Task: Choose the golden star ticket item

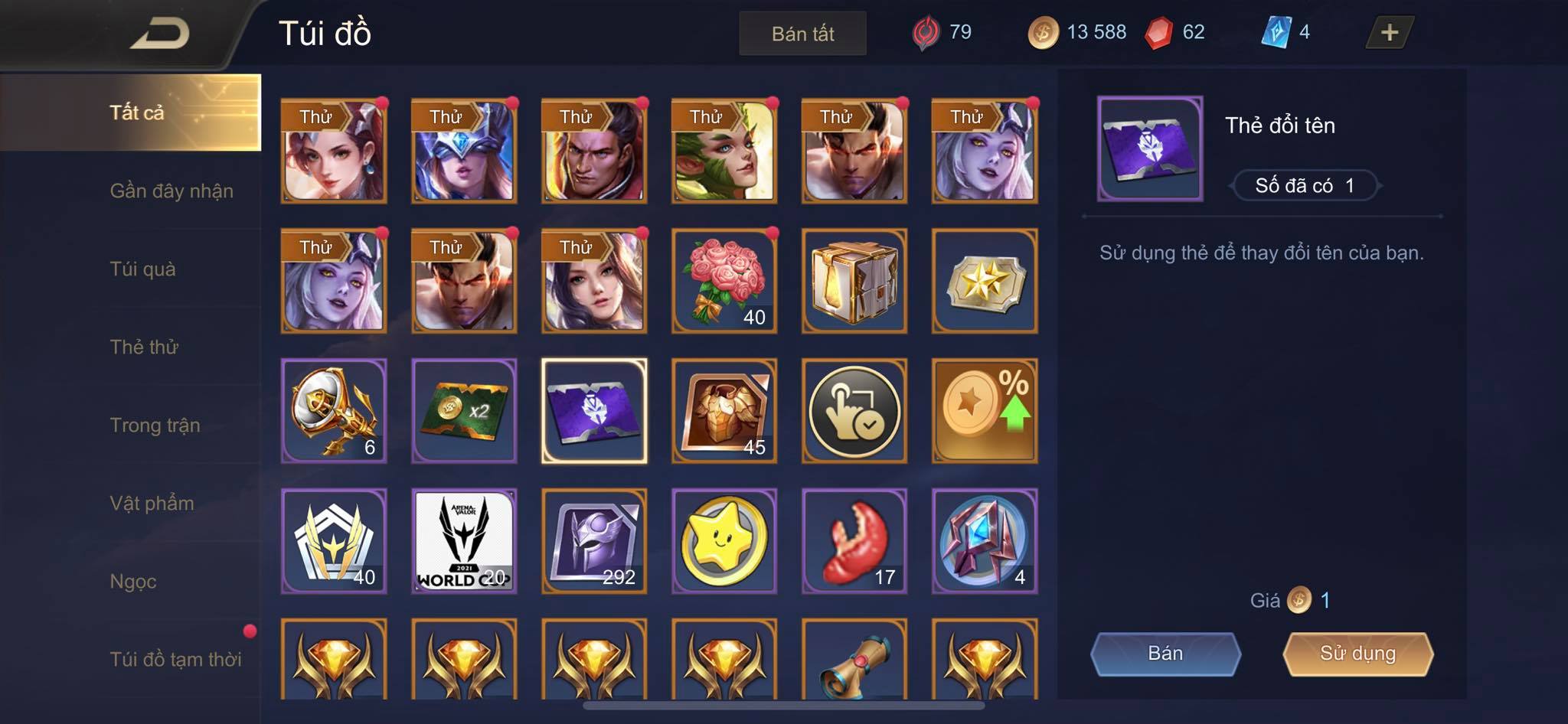Action: 985,281
